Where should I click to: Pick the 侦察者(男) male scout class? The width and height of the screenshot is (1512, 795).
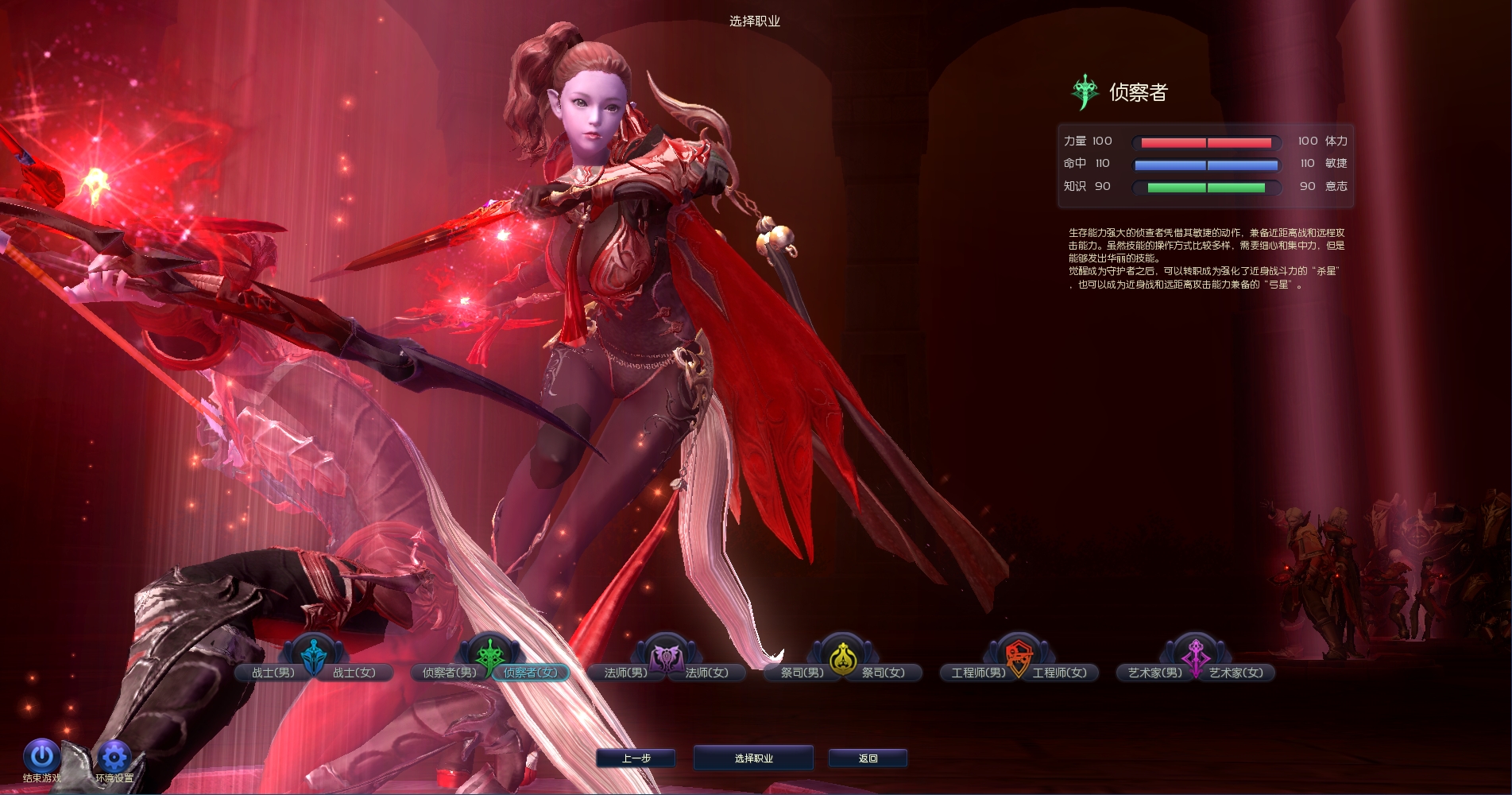[x=449, y=673]
